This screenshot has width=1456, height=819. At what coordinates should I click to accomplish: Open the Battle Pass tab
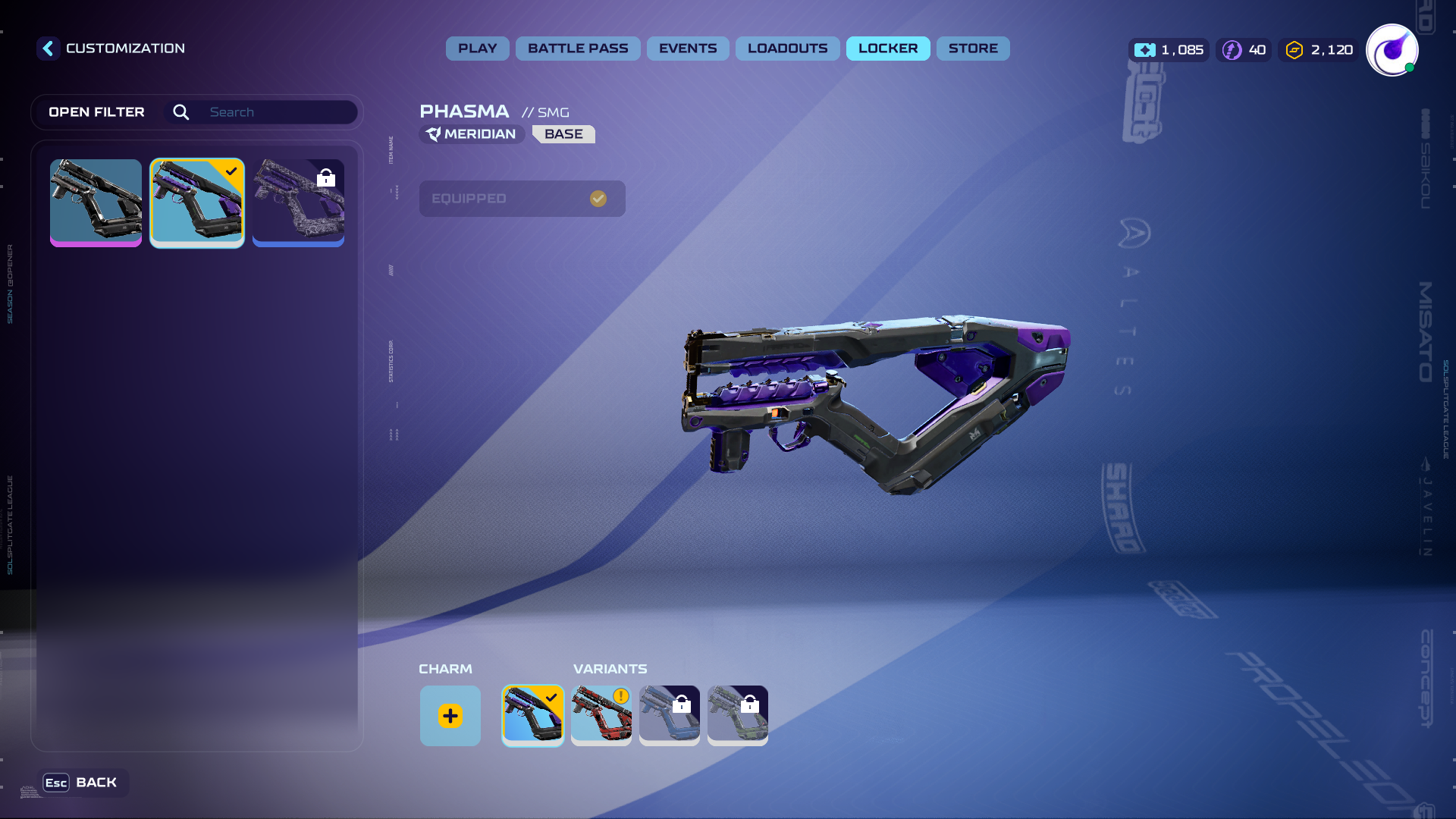(x=578, y=49)
